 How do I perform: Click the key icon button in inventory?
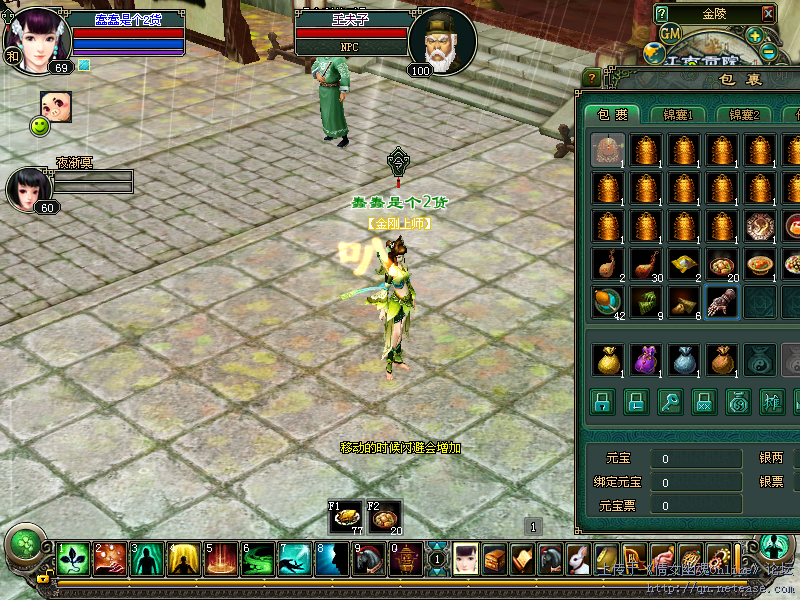(670, 402)
